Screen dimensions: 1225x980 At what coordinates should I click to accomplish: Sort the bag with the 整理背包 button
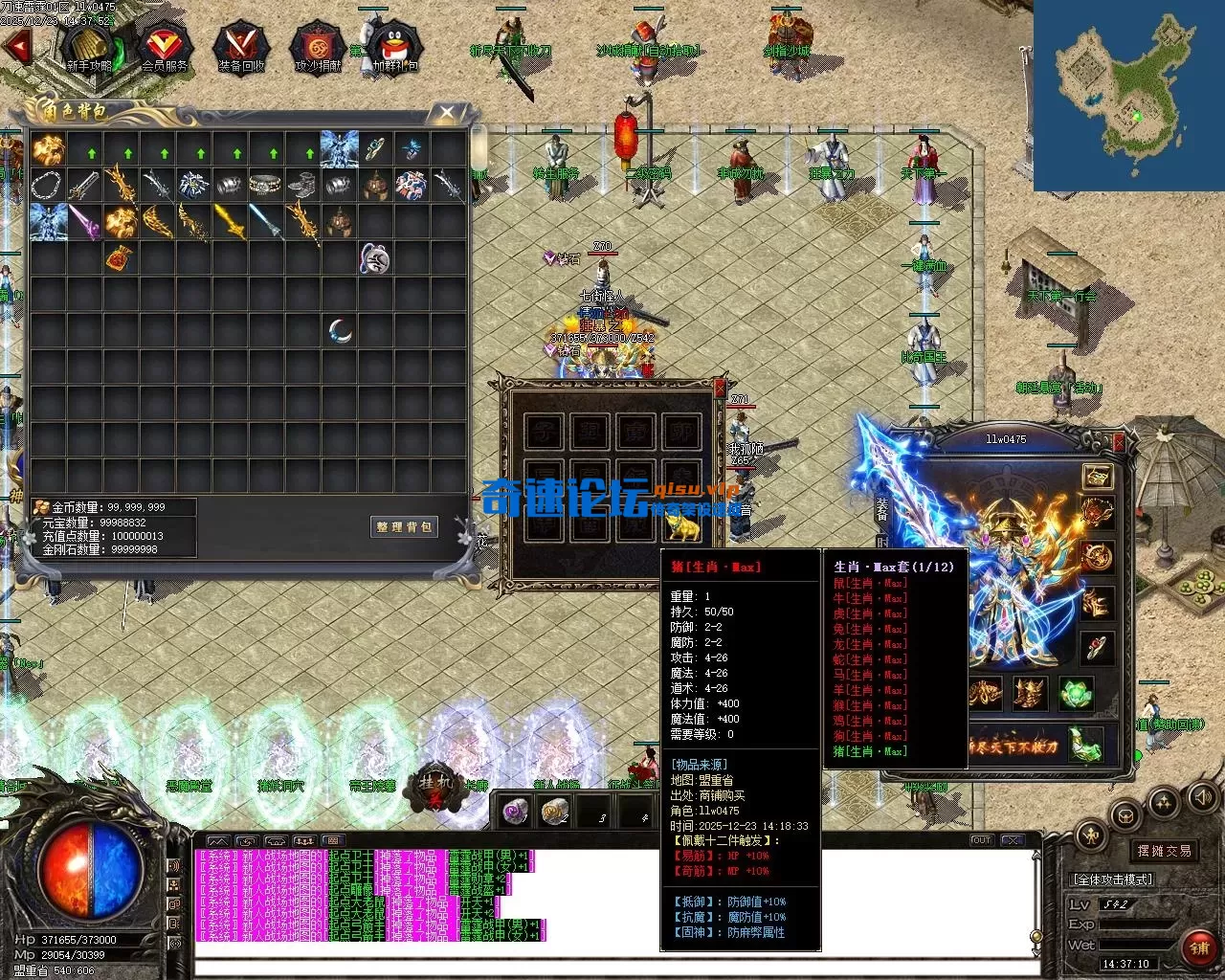click(404, 526)
